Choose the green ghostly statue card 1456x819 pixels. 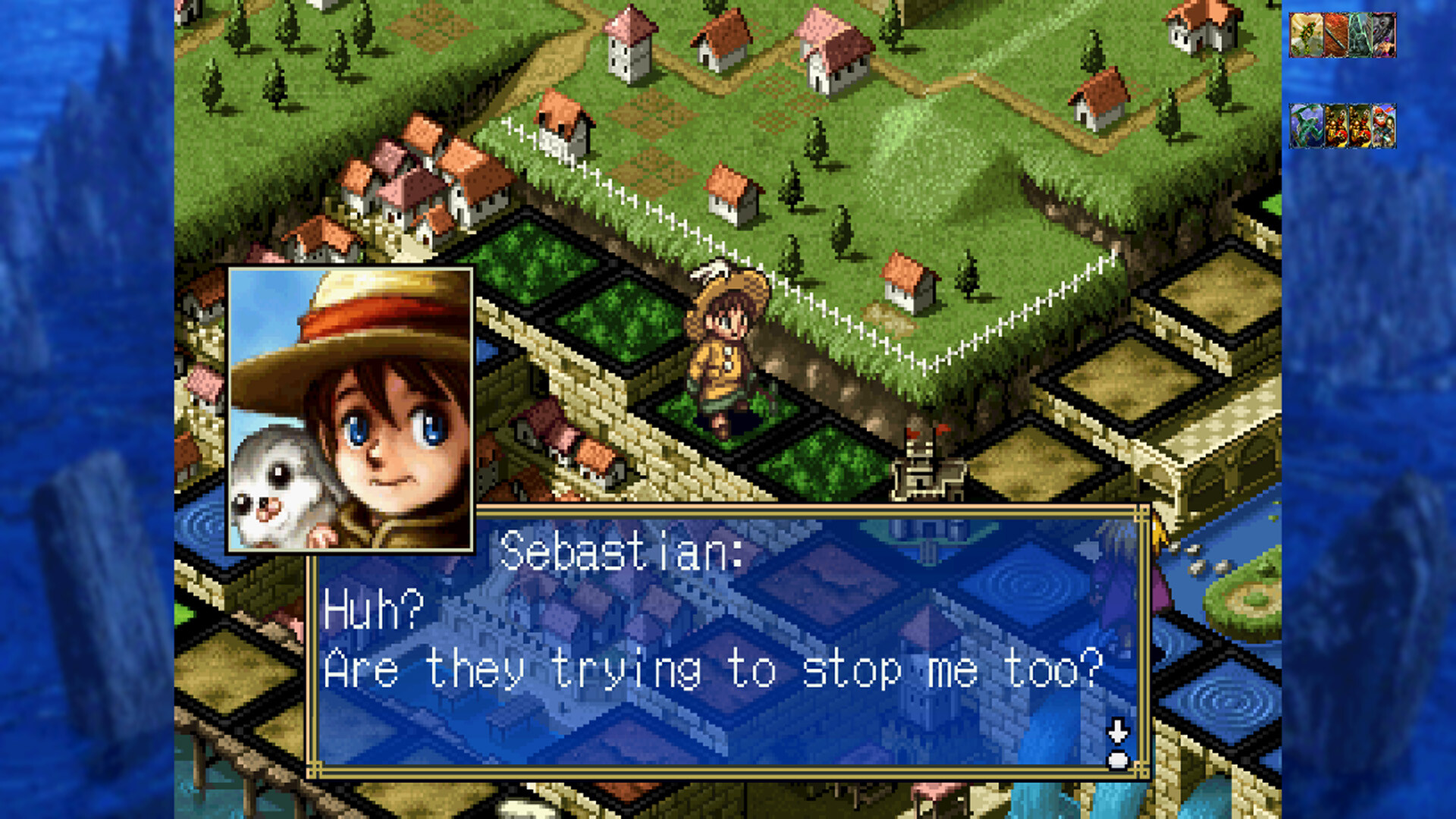1361,36
